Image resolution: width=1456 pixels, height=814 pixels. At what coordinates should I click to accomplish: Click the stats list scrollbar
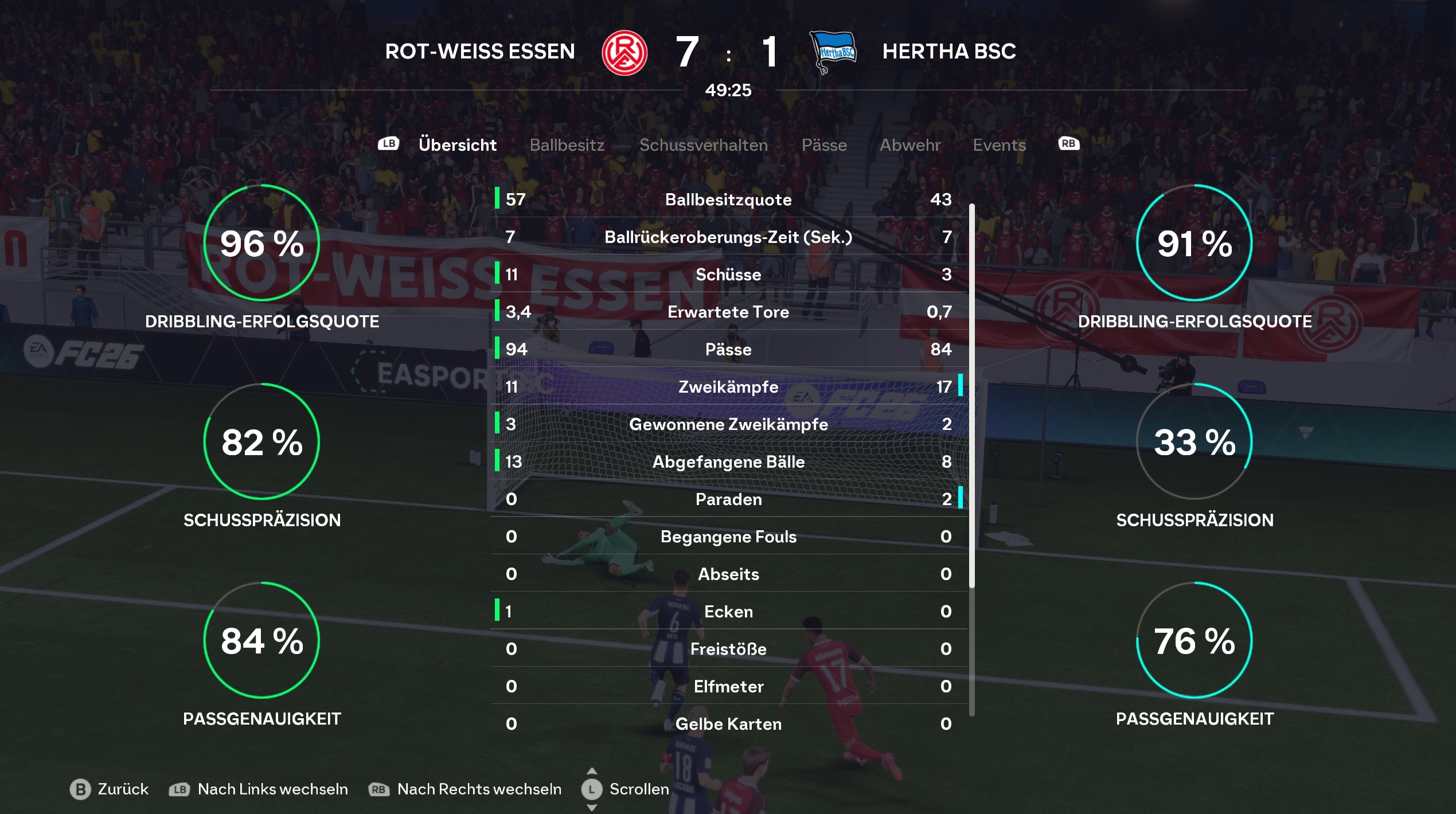pyautogui.click(x=971, y=396)
